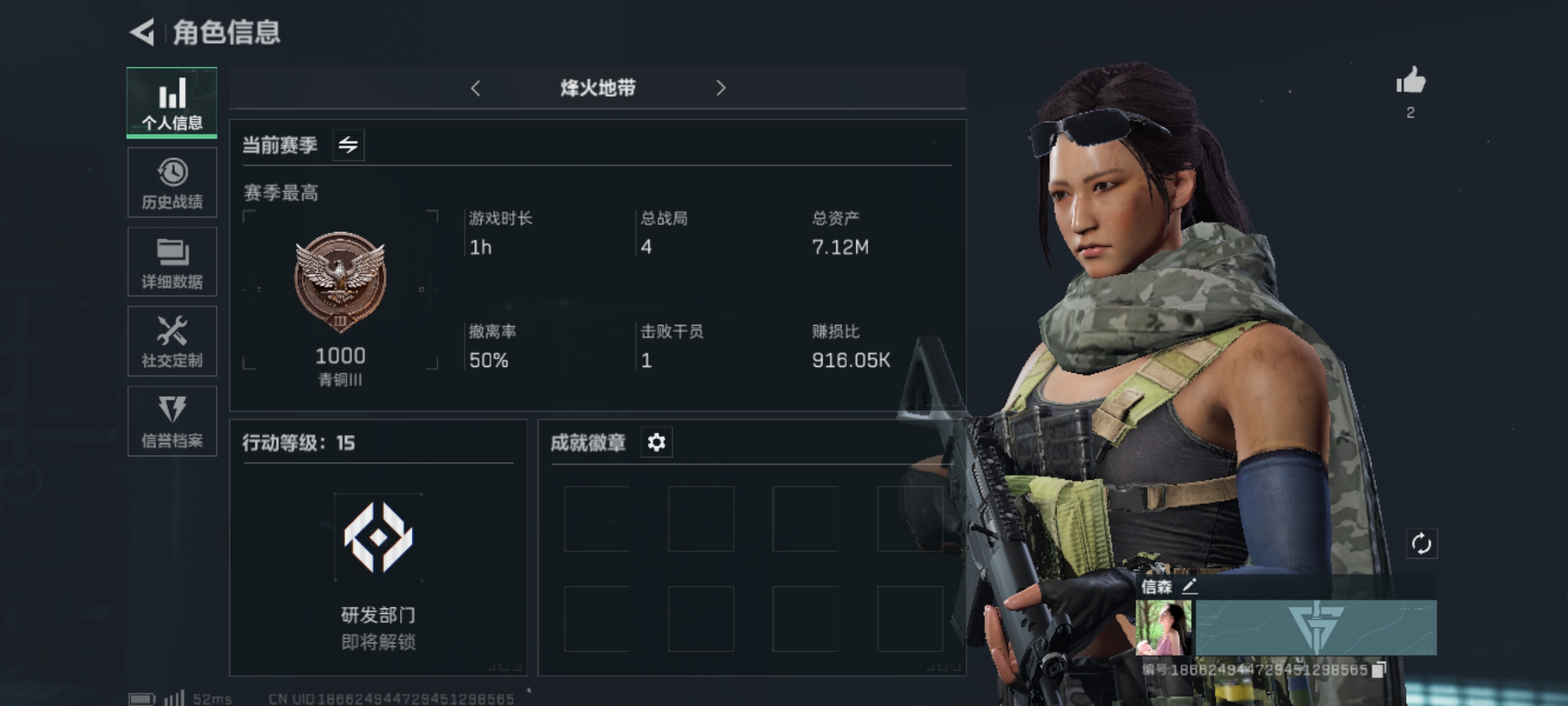Toggle the 当前赛季 season swap button

pyautogui.click(x=348, y=144)
